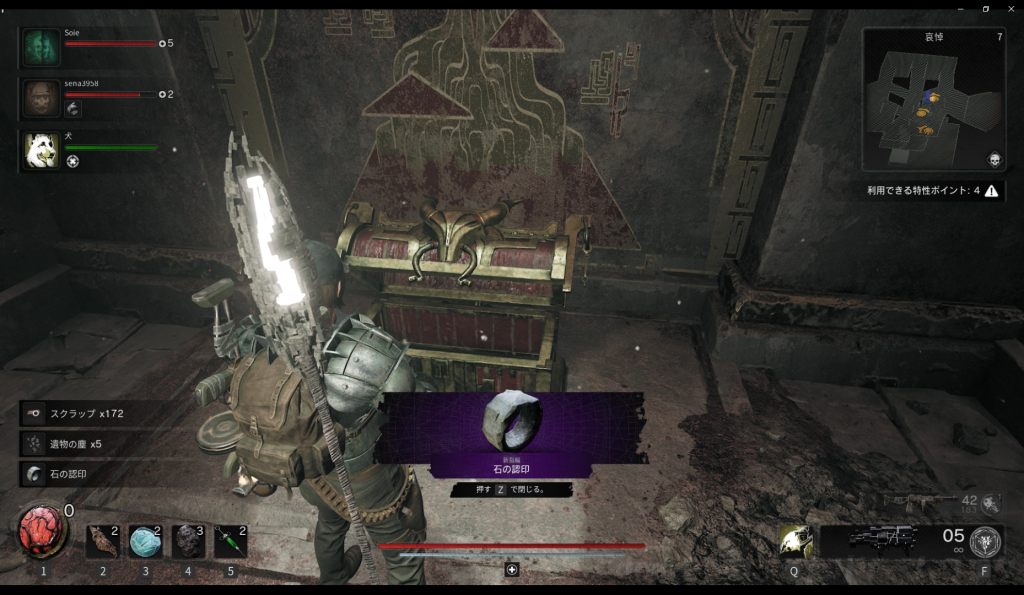The image size is (1024, 595).
Task: Use the dark rock consumable slot
Action: coord(188,541)
